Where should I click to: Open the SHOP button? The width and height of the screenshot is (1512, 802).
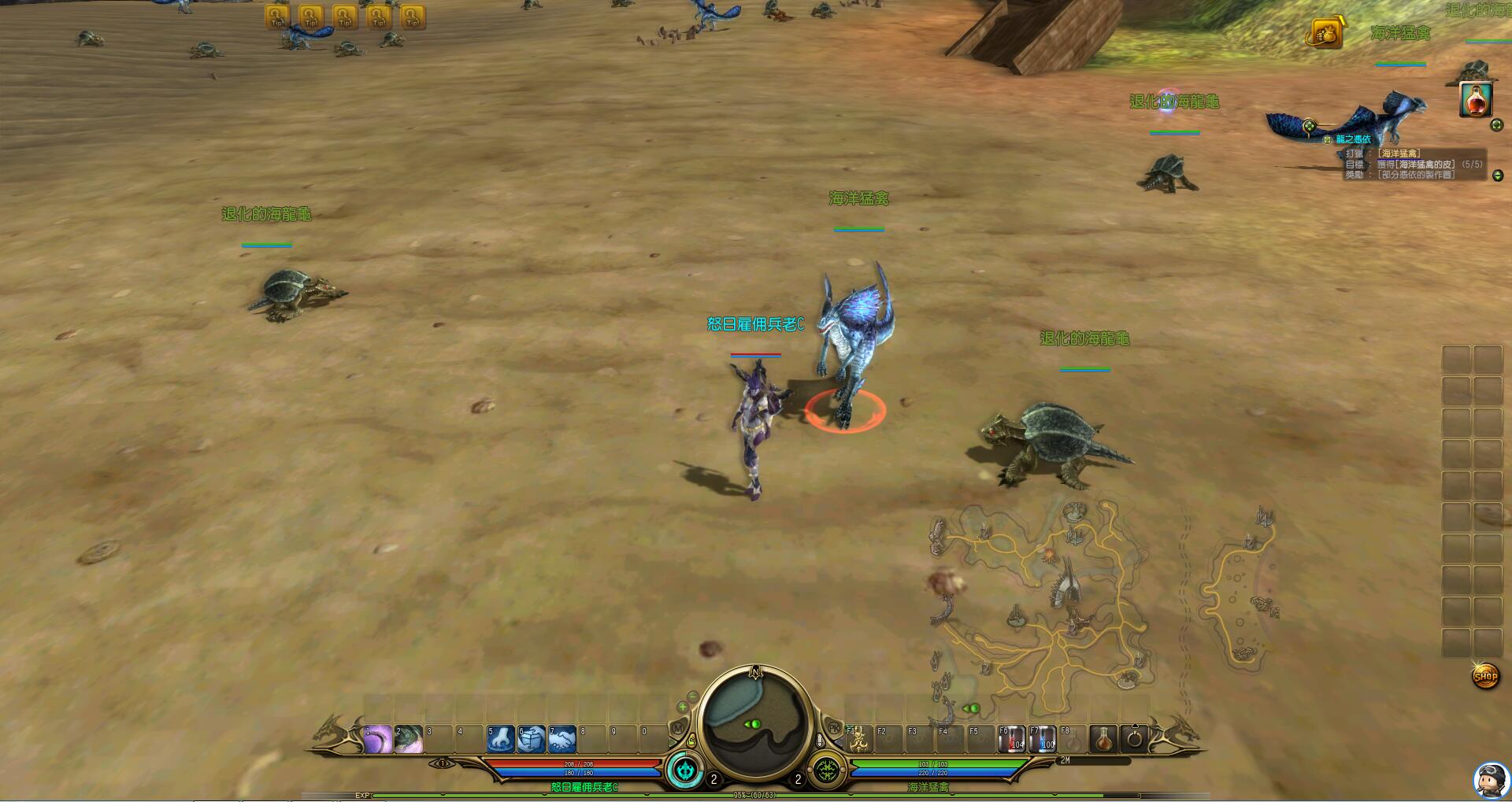pyautogui.click(x=1485, y=676)
